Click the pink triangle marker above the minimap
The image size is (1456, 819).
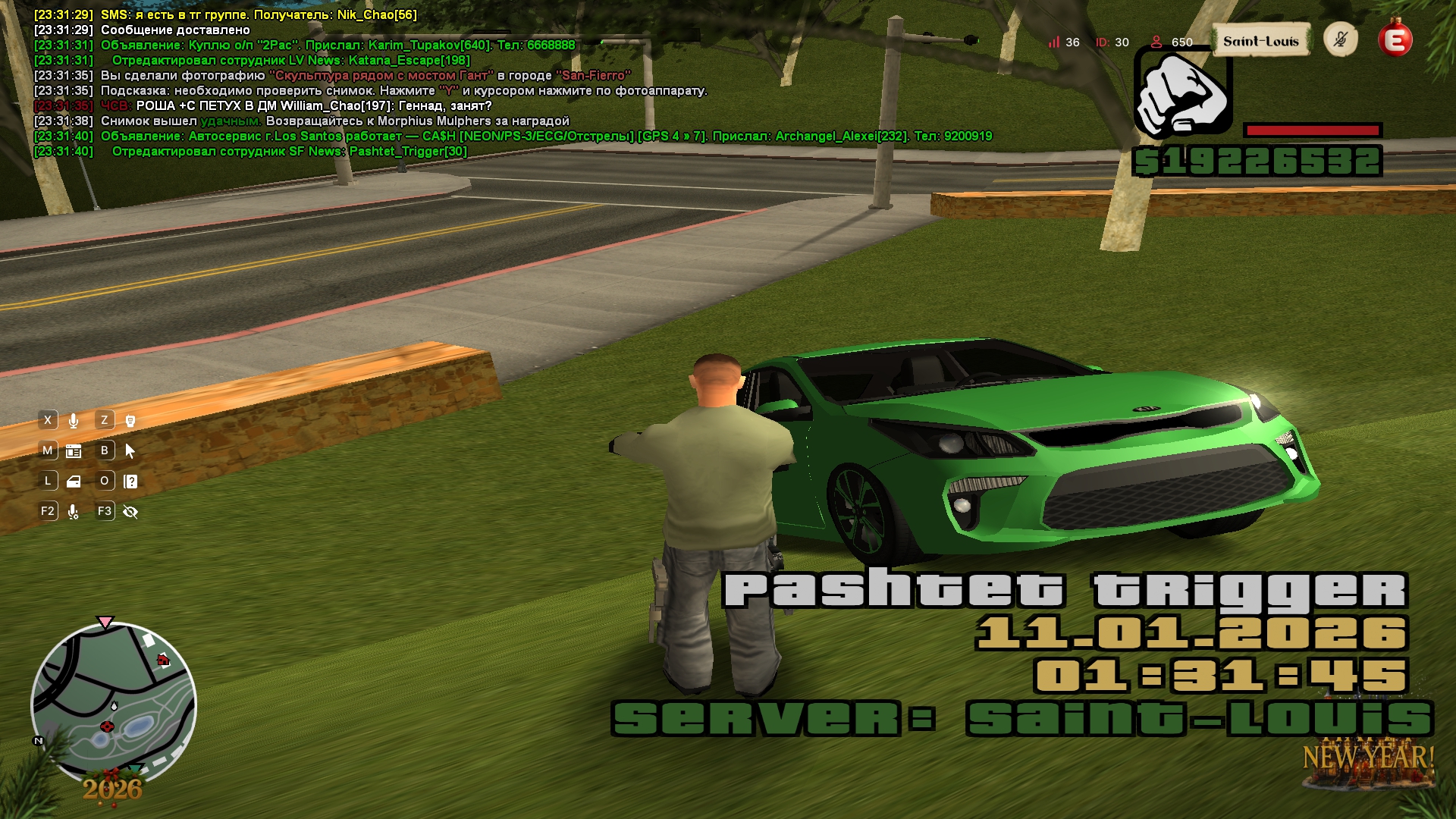pos(105,623)
